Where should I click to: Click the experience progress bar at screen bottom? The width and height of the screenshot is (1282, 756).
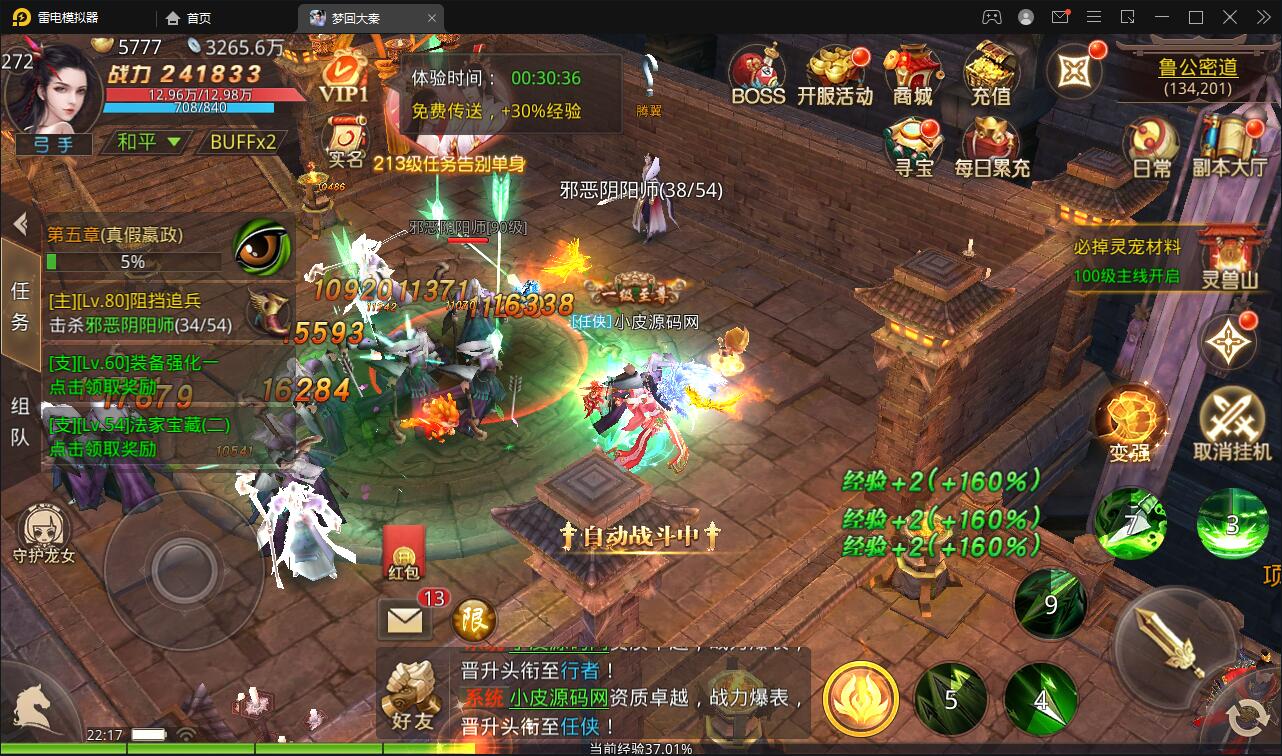pos(641,747)
